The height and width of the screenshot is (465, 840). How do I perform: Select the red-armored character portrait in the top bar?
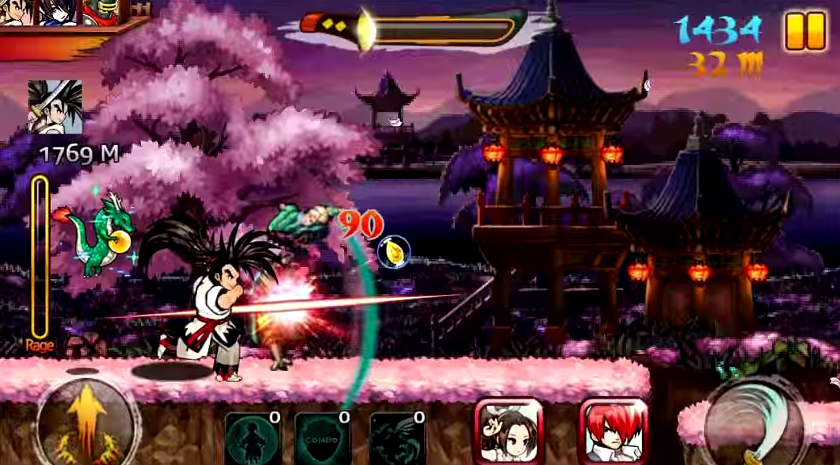coord(100,12)
